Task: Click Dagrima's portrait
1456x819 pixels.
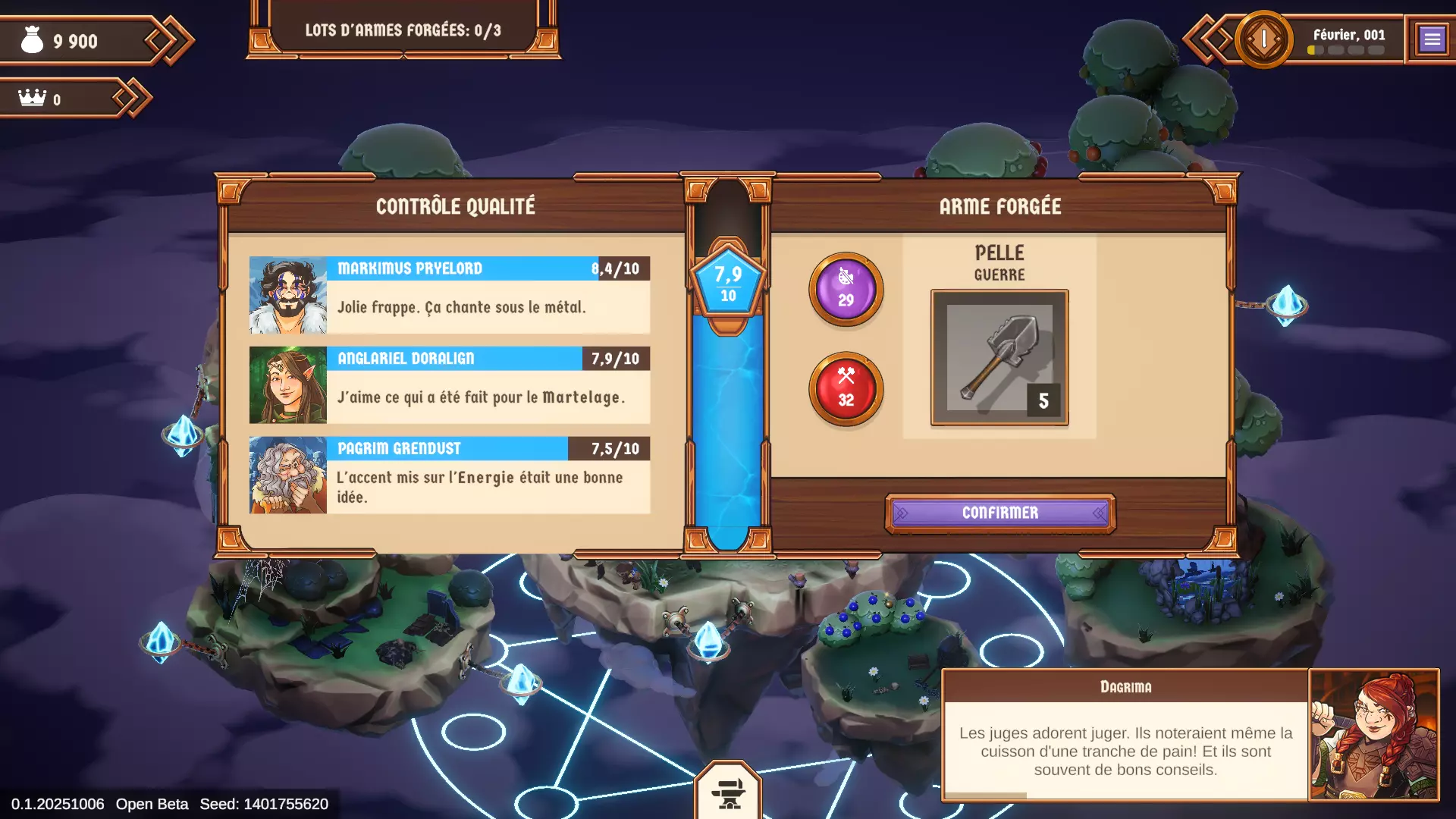Action: pyautogui.click(x=1373, y=734)
